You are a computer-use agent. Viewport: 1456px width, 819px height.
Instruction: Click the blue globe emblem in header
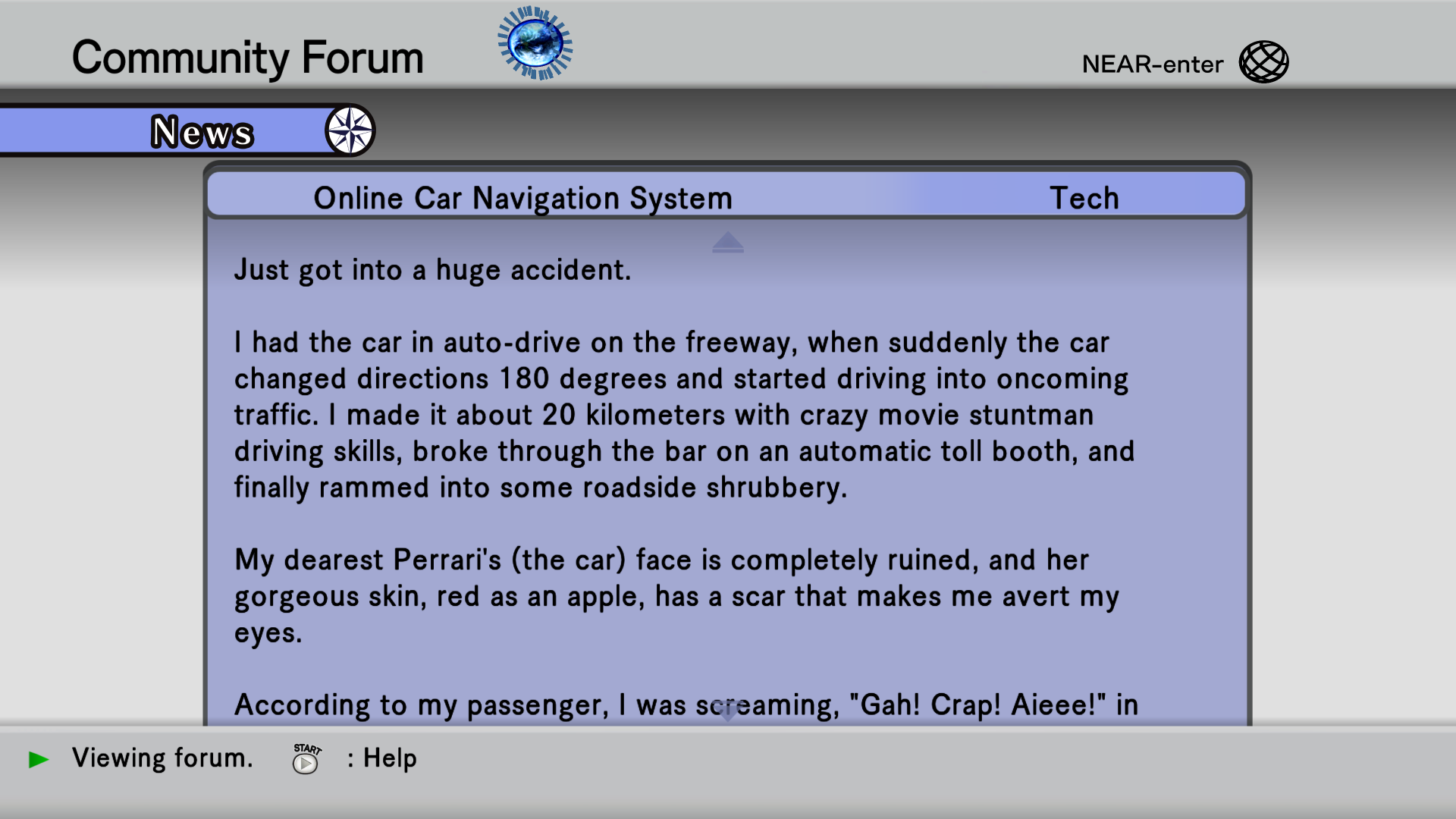coord(535,43)
